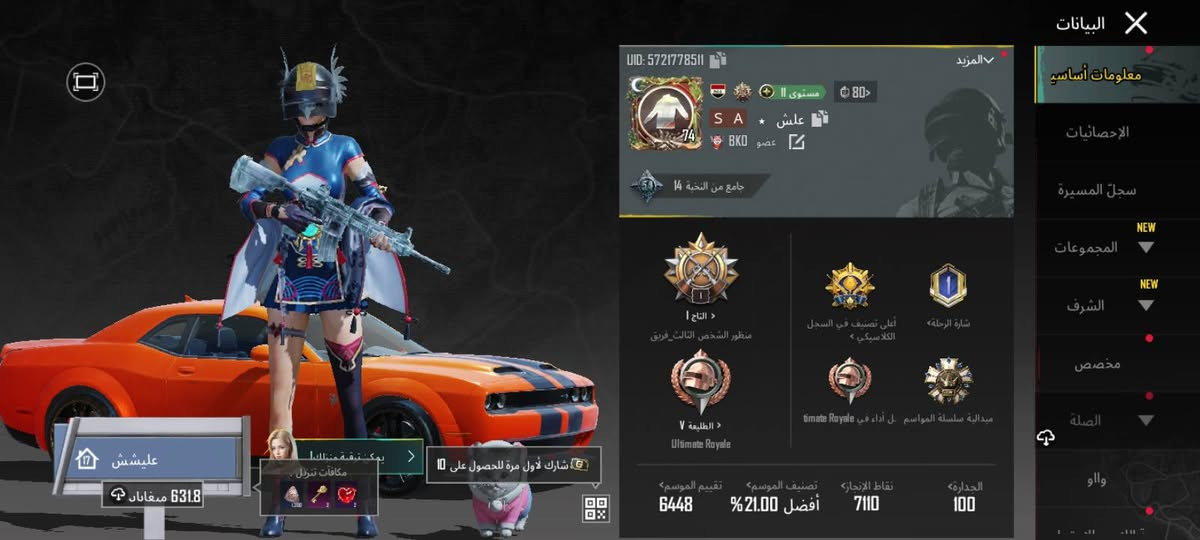This screenshot has height=540, width=1200.
Task: Click the first-share reward banner
Action: pos(513,465)
